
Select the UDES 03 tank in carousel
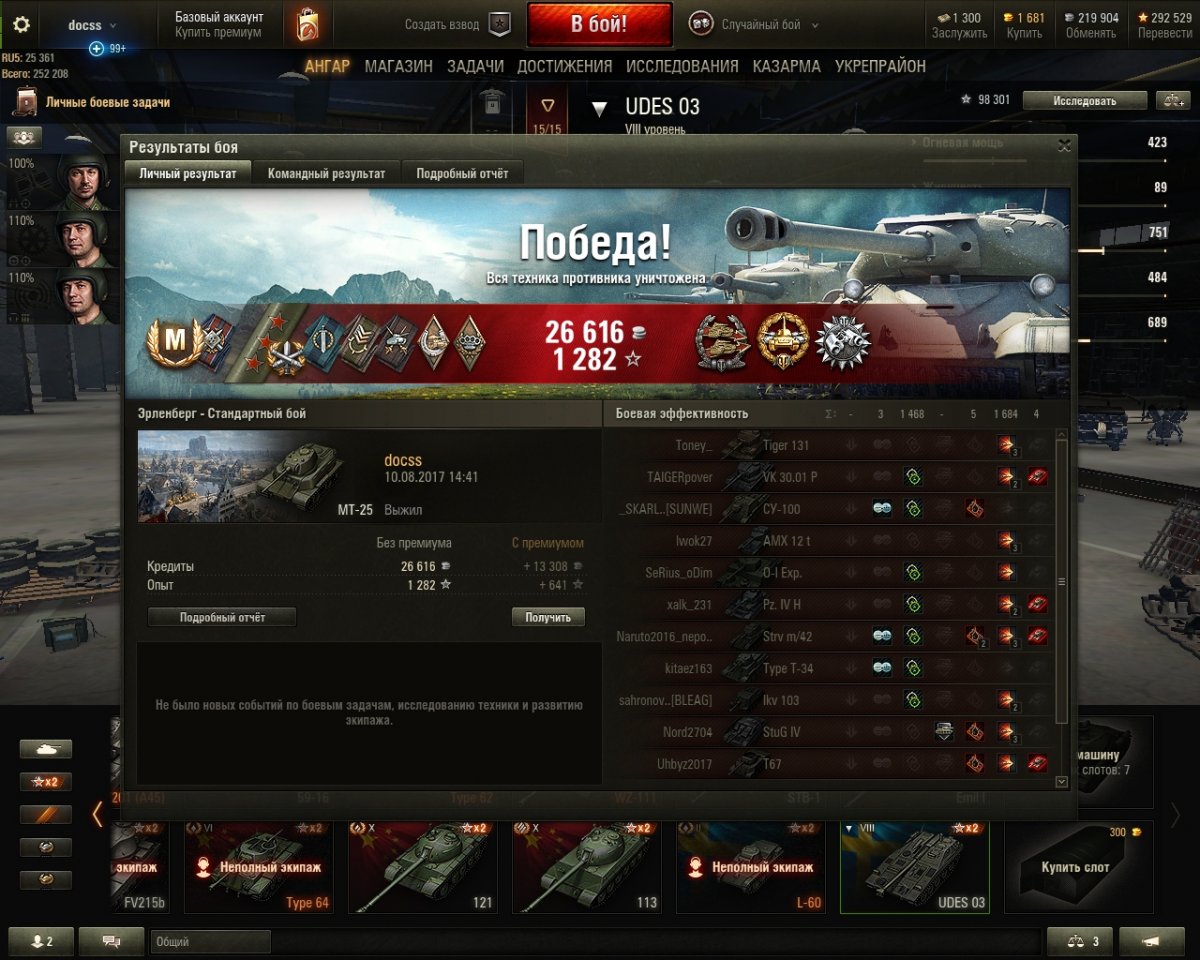914,867
